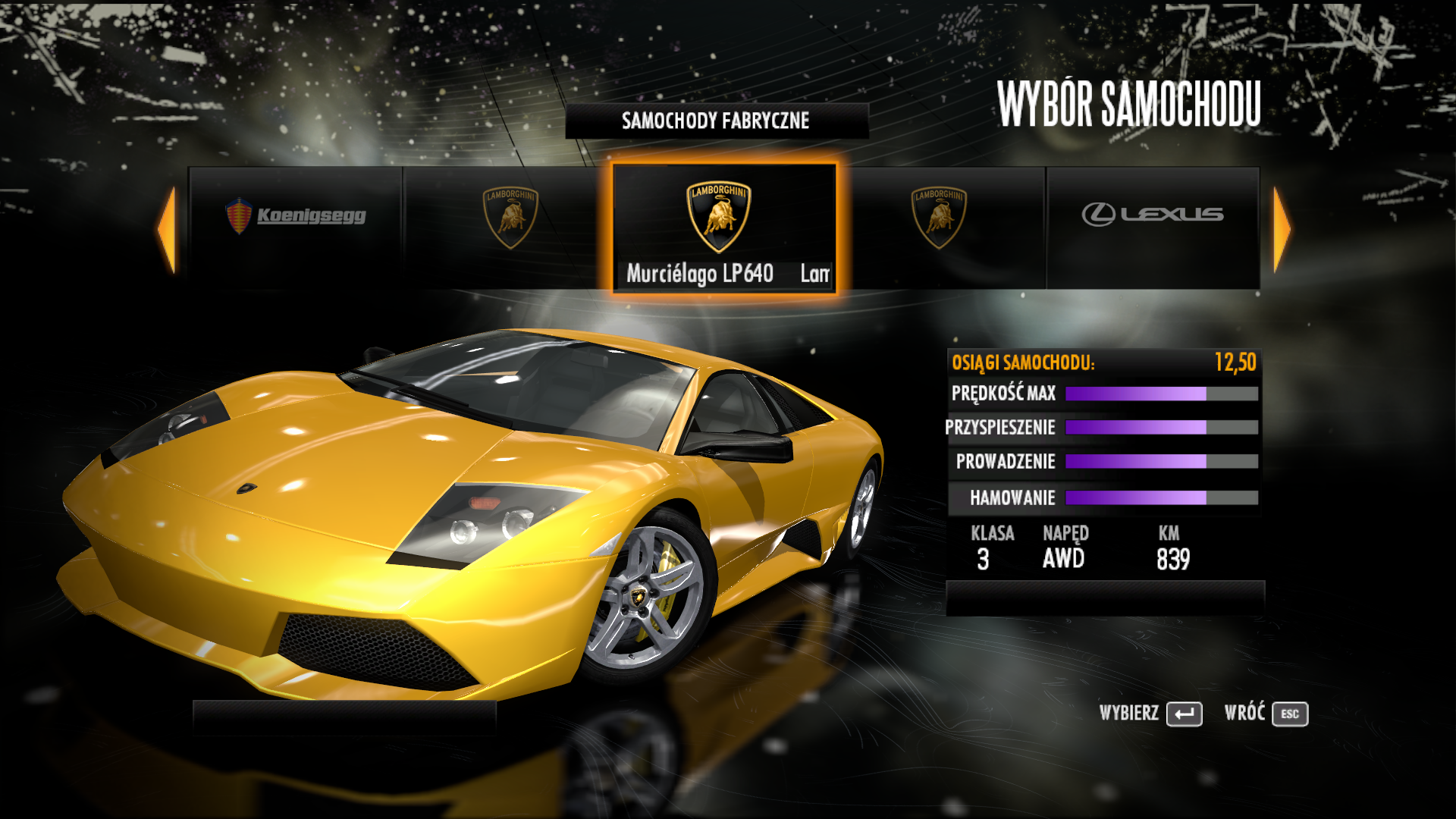Open the Samochody Fabryczne category selector
1456x819 pixels.
(x=717, y=121)
